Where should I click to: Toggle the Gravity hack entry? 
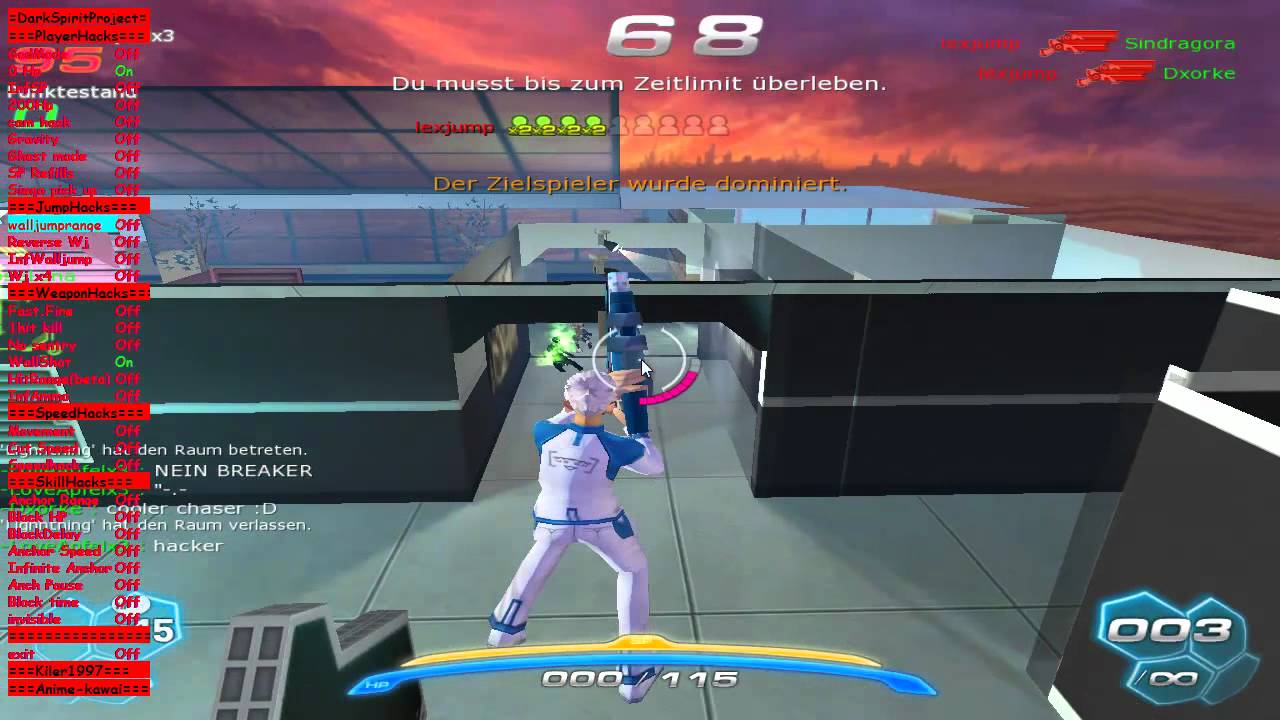(x=34, y=140)
